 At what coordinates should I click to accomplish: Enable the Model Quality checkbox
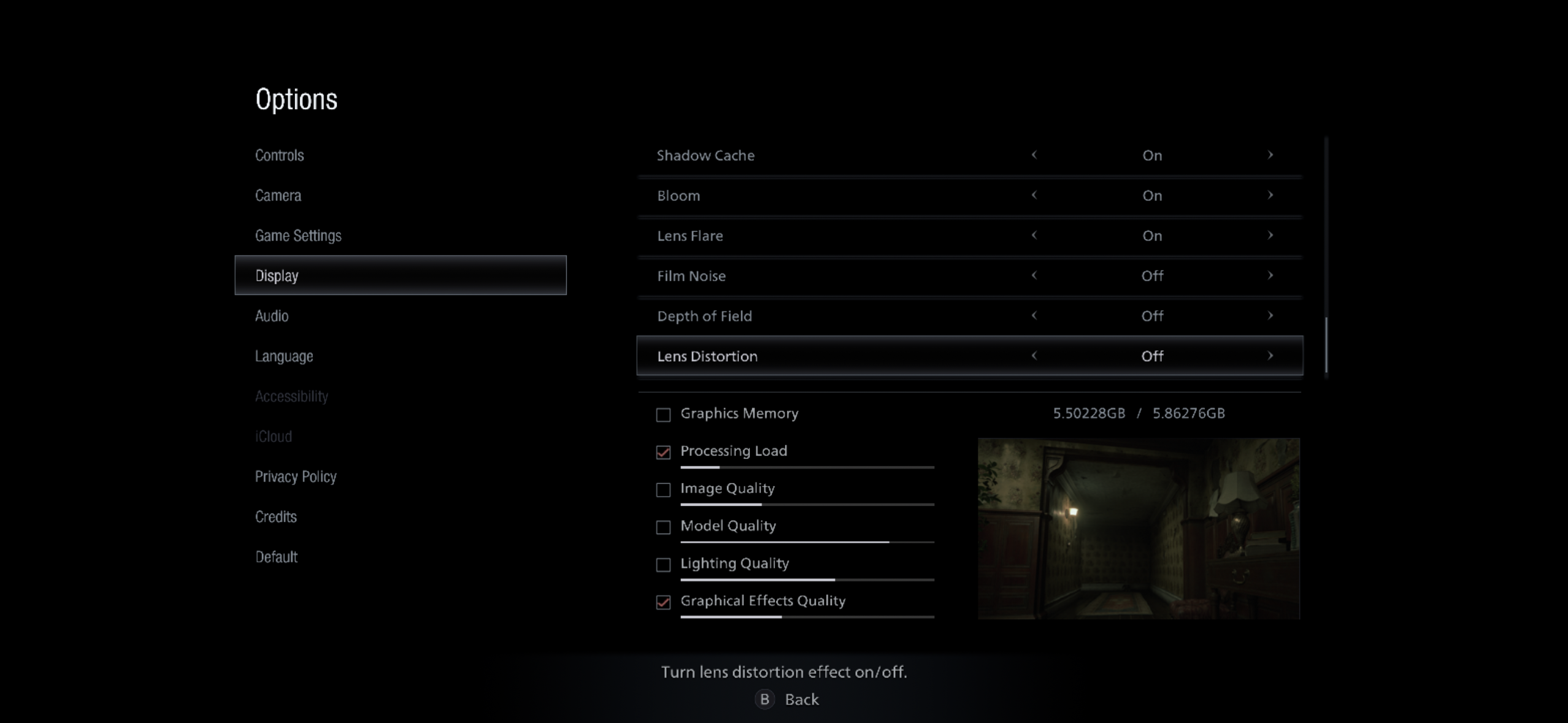663,527
